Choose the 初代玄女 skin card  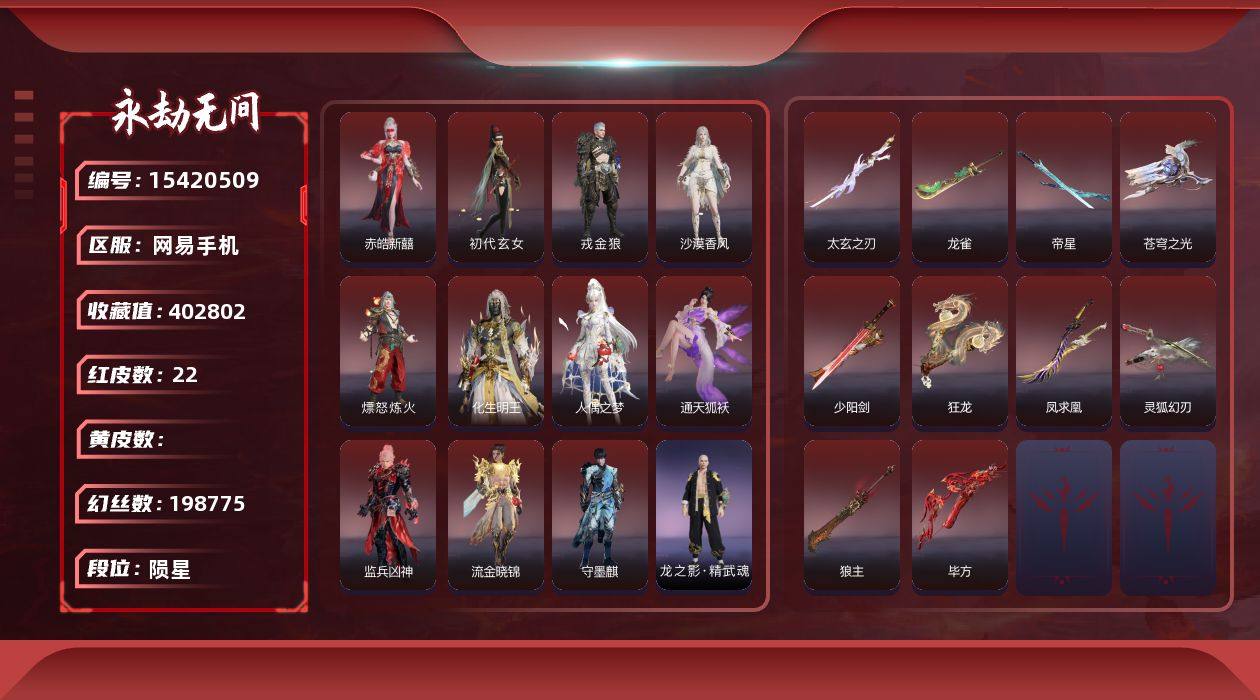(x=496, y=187)
